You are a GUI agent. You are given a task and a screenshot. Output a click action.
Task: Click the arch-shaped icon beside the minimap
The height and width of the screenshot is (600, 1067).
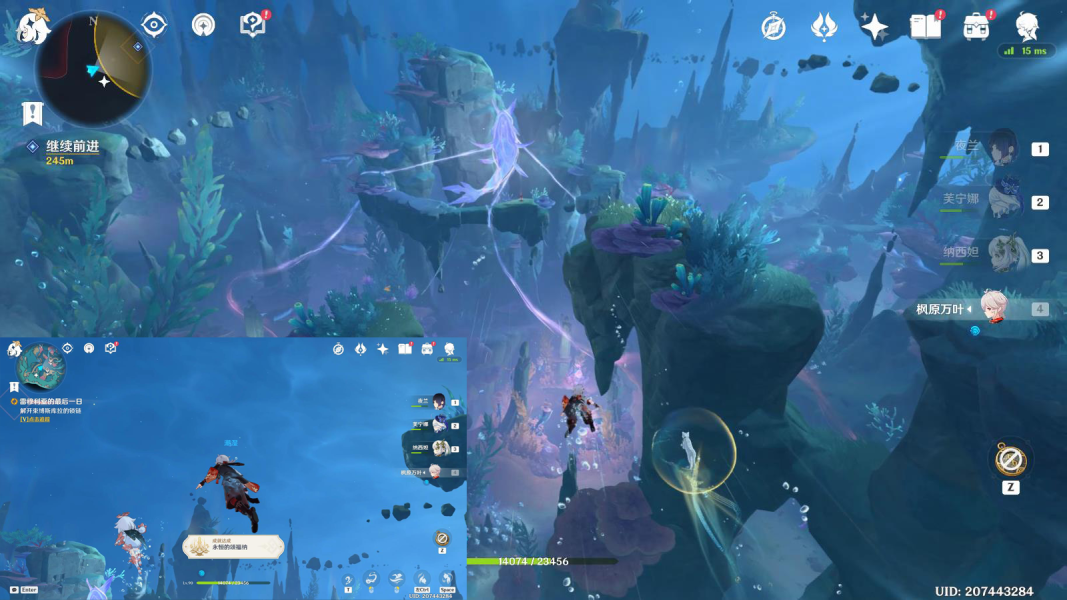(203, 25)
